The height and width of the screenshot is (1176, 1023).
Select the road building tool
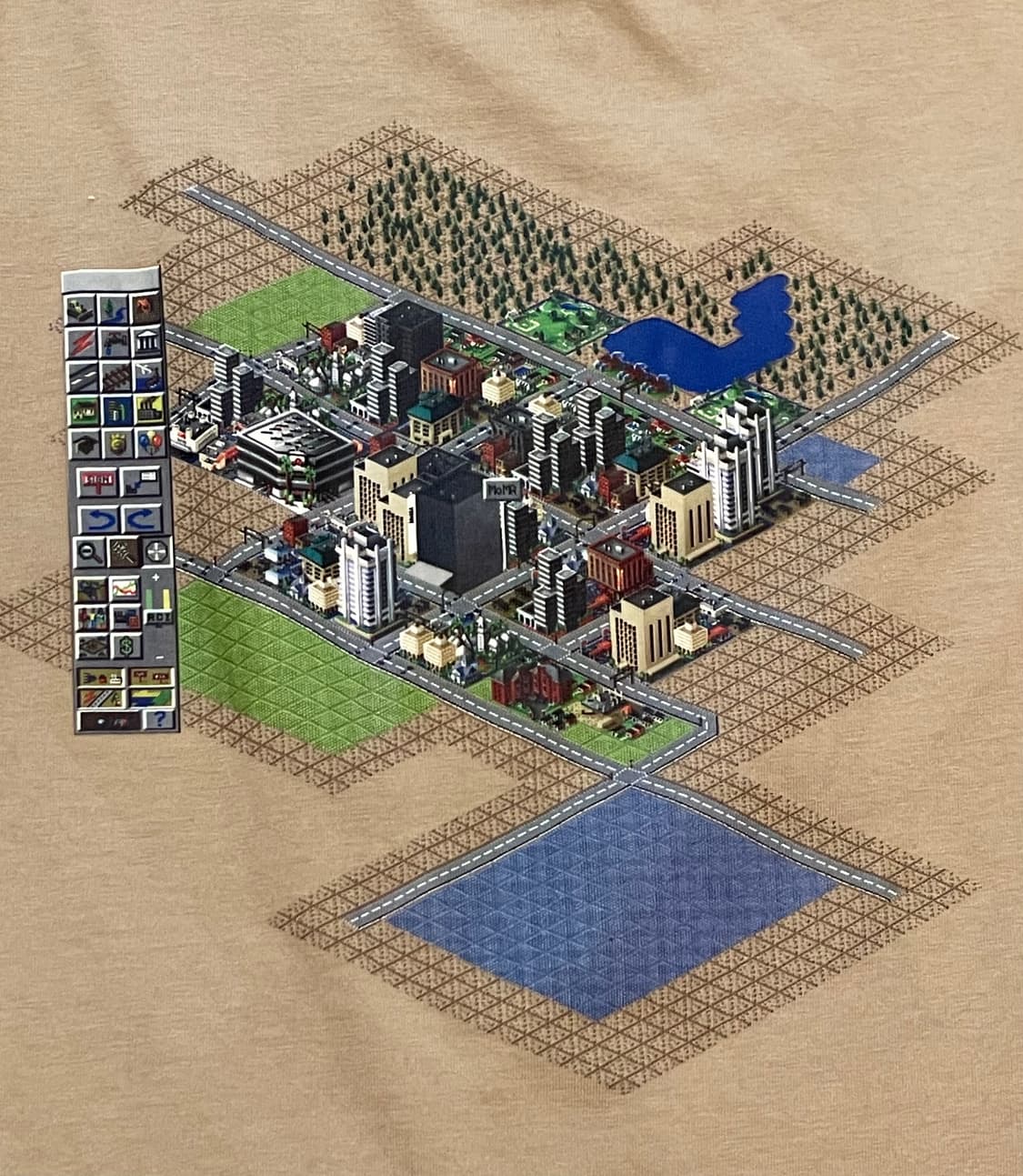coord(82,376)
